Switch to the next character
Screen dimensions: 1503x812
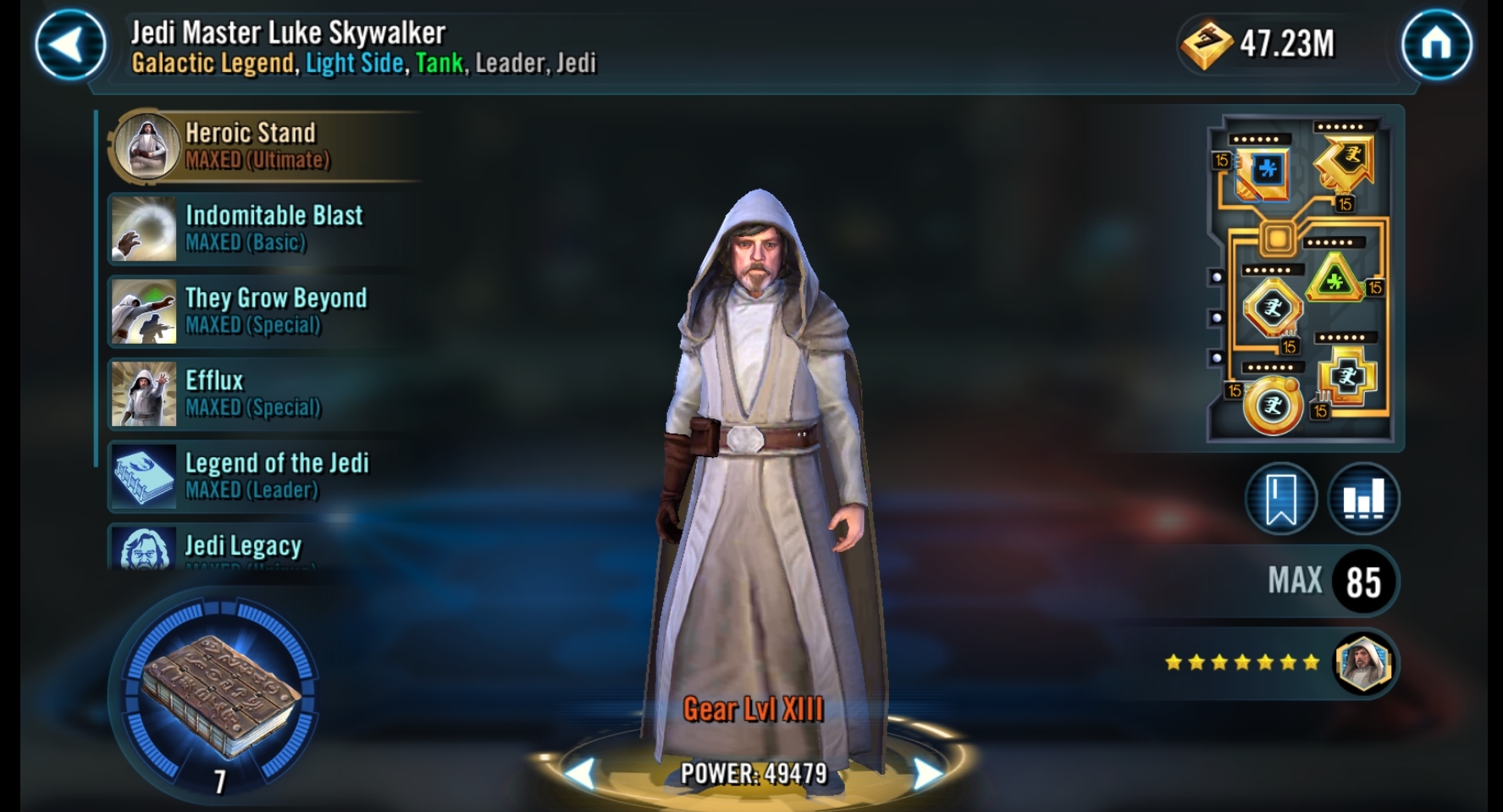pos(929,772)
